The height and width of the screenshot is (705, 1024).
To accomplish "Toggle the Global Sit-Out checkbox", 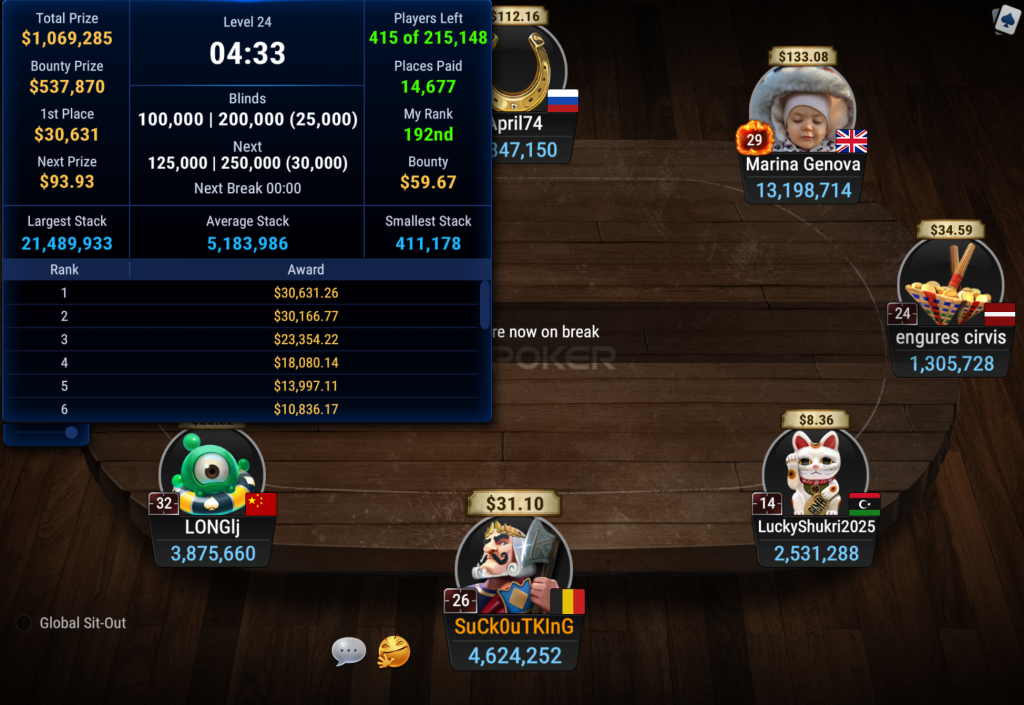I will 24,623.
